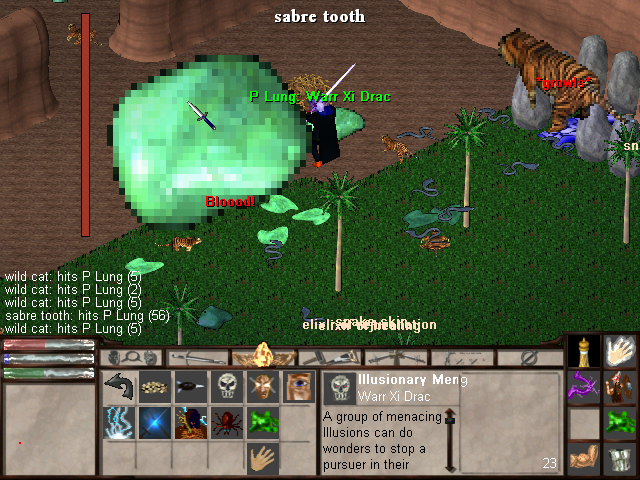This screenshot has height=480, width=640.
Task: Select the white skull spell icon
Action: coord(227,387)
